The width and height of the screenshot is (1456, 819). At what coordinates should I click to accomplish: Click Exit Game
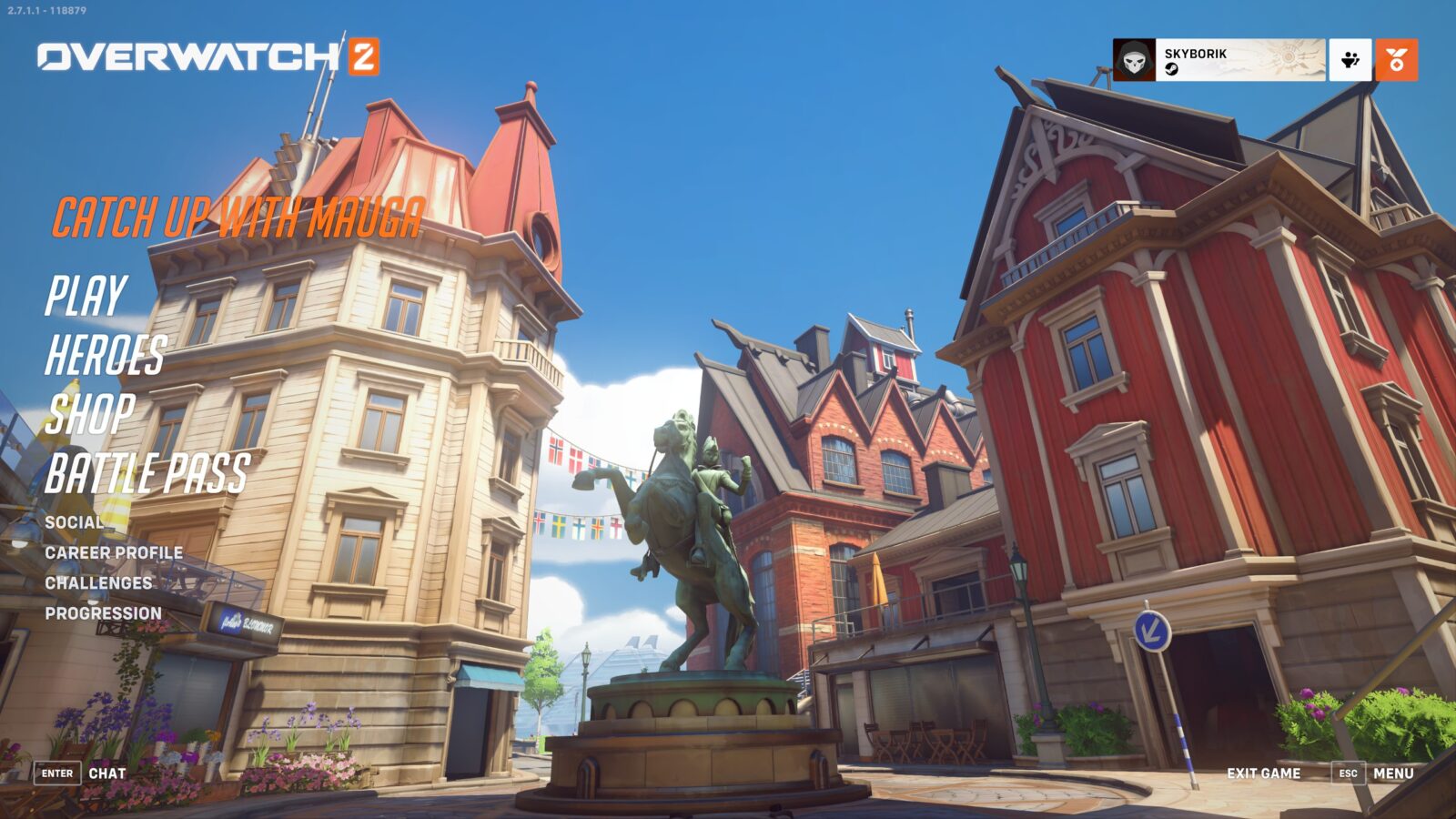click(x=1263, y=772)
